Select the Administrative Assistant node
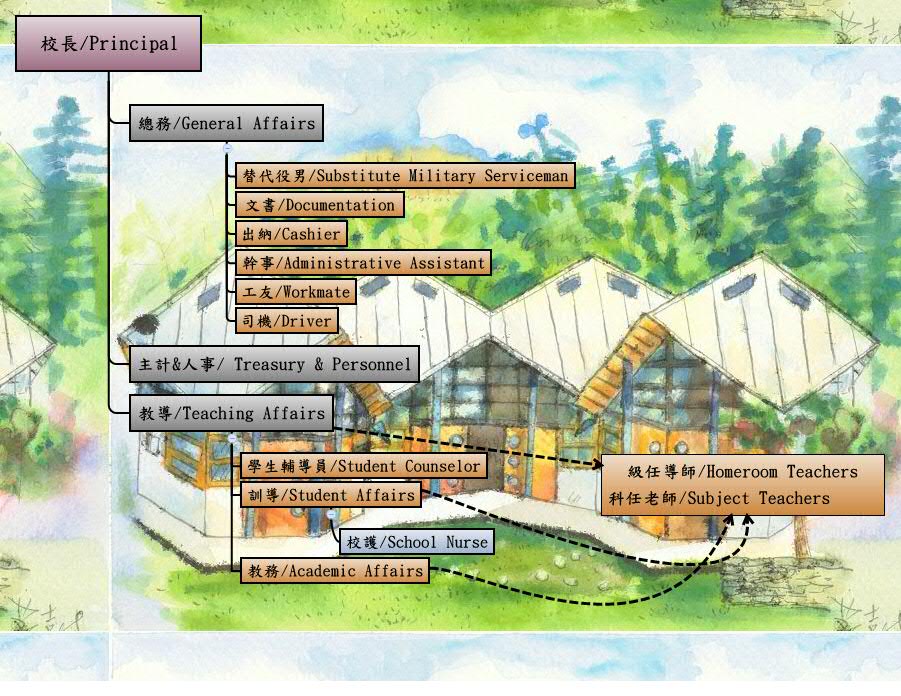This screenshot has height=696, width=901. coord(364,263)
